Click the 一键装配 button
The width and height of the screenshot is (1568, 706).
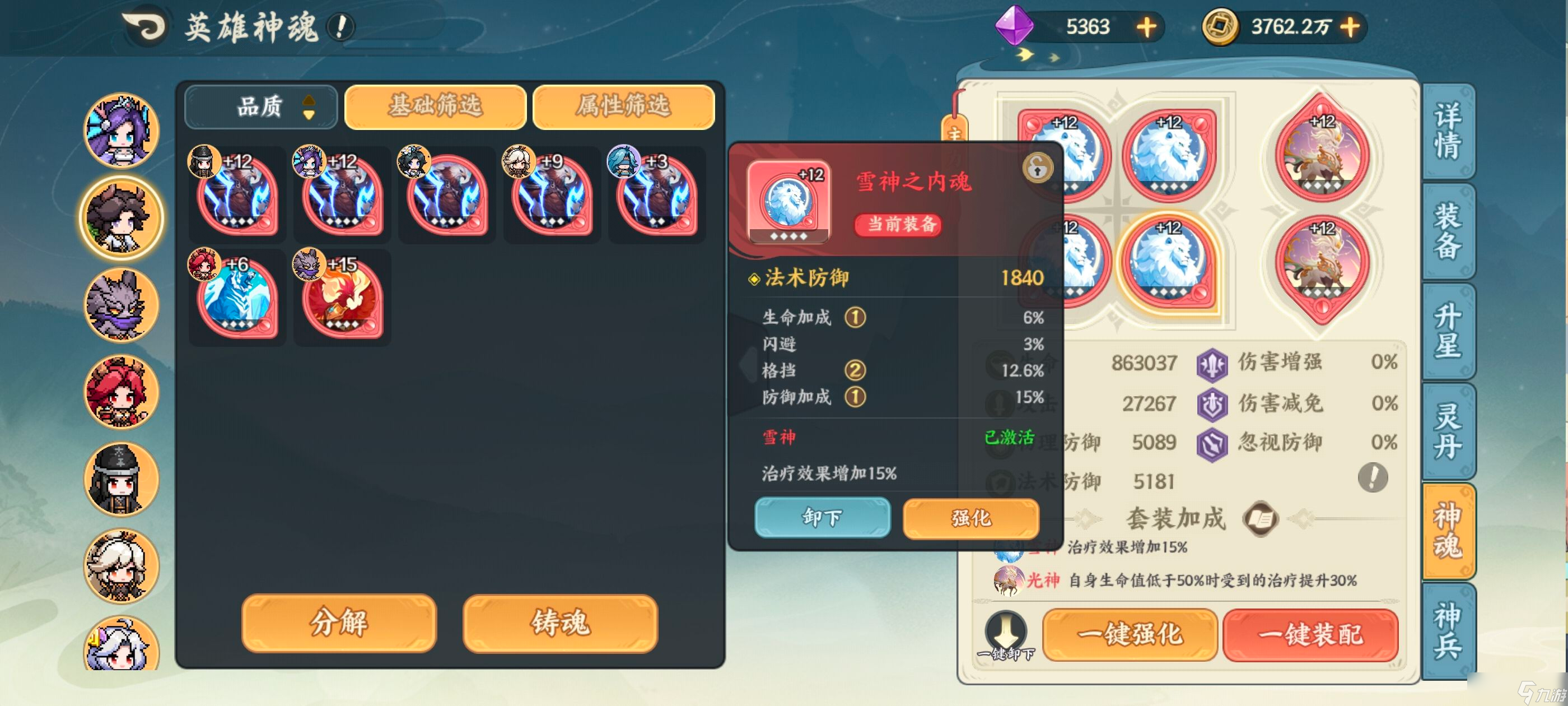point(1311,635)
